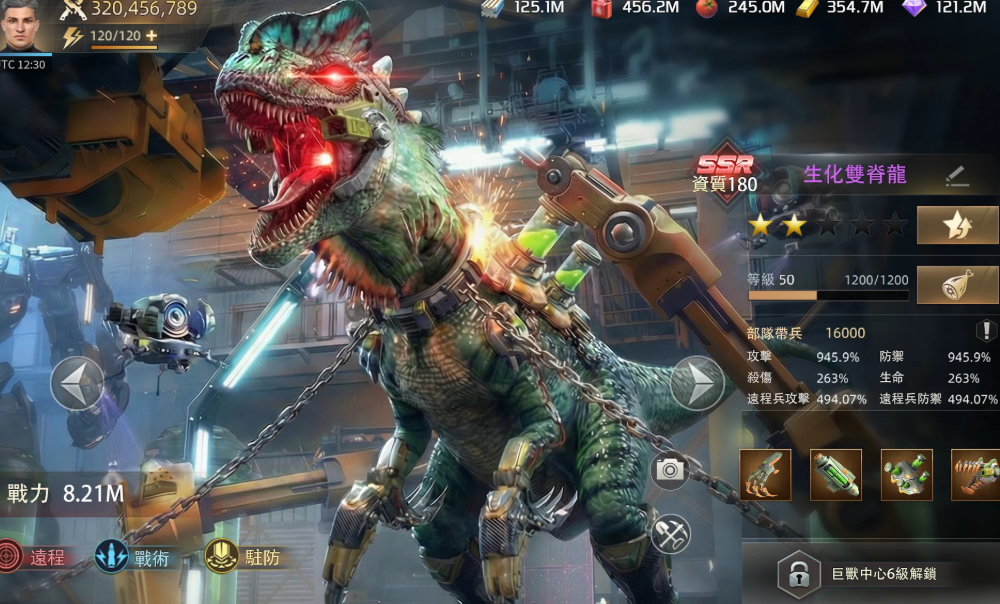
Task: Select the spiked jaw skill icon
Action: 975,474
